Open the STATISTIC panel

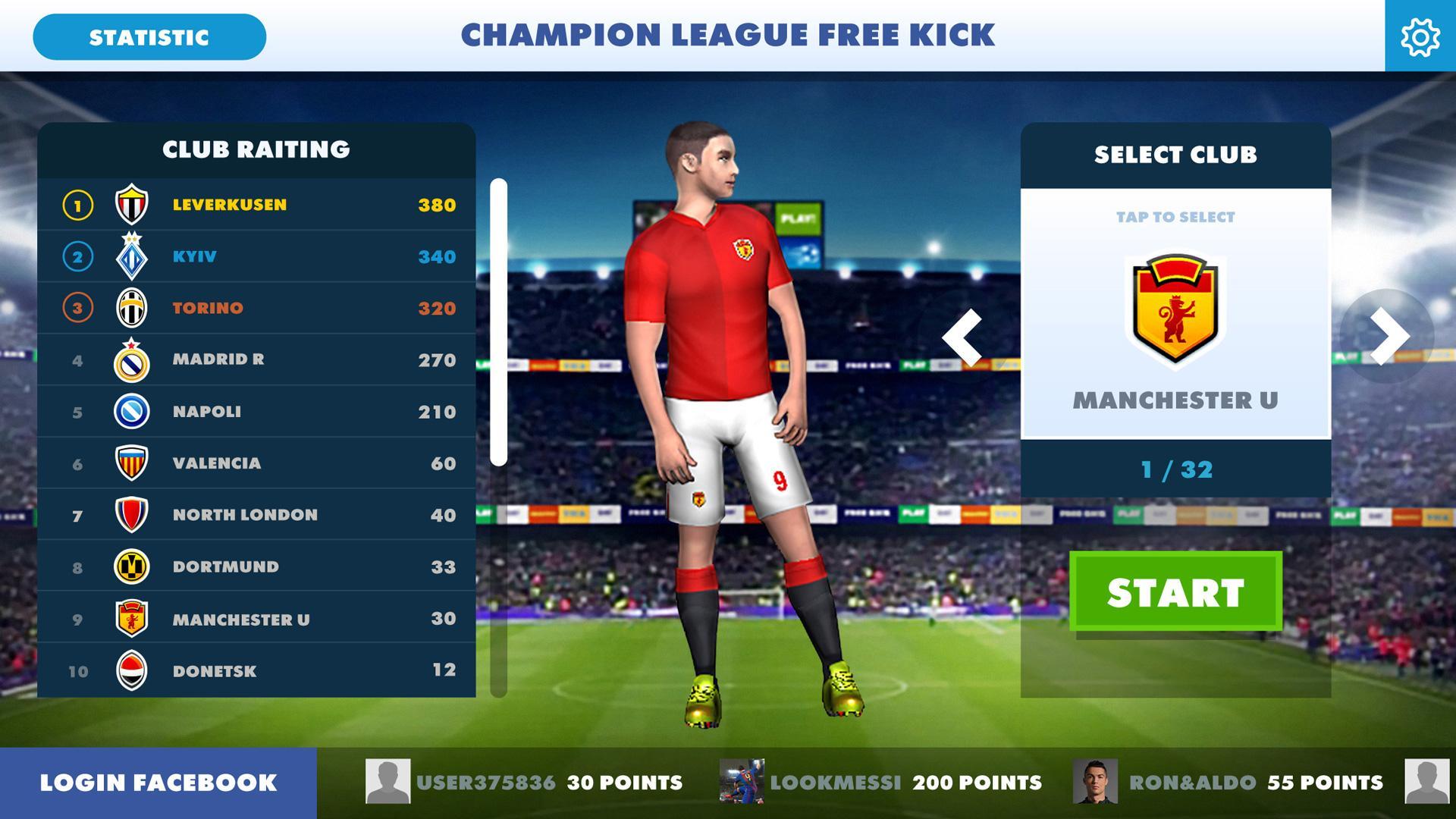pos(149,36)
